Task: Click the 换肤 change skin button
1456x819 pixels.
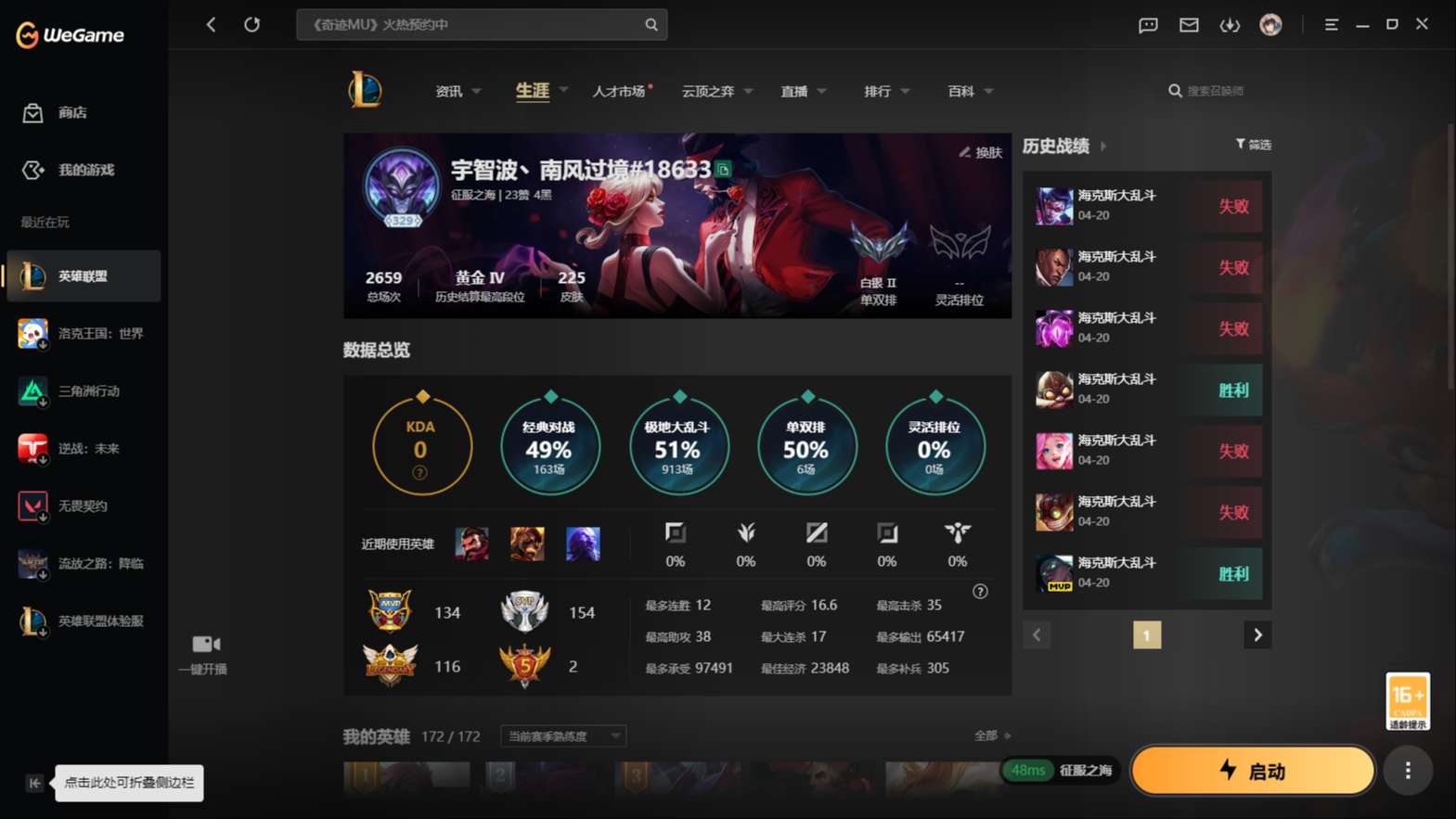Action: (982, 153)
